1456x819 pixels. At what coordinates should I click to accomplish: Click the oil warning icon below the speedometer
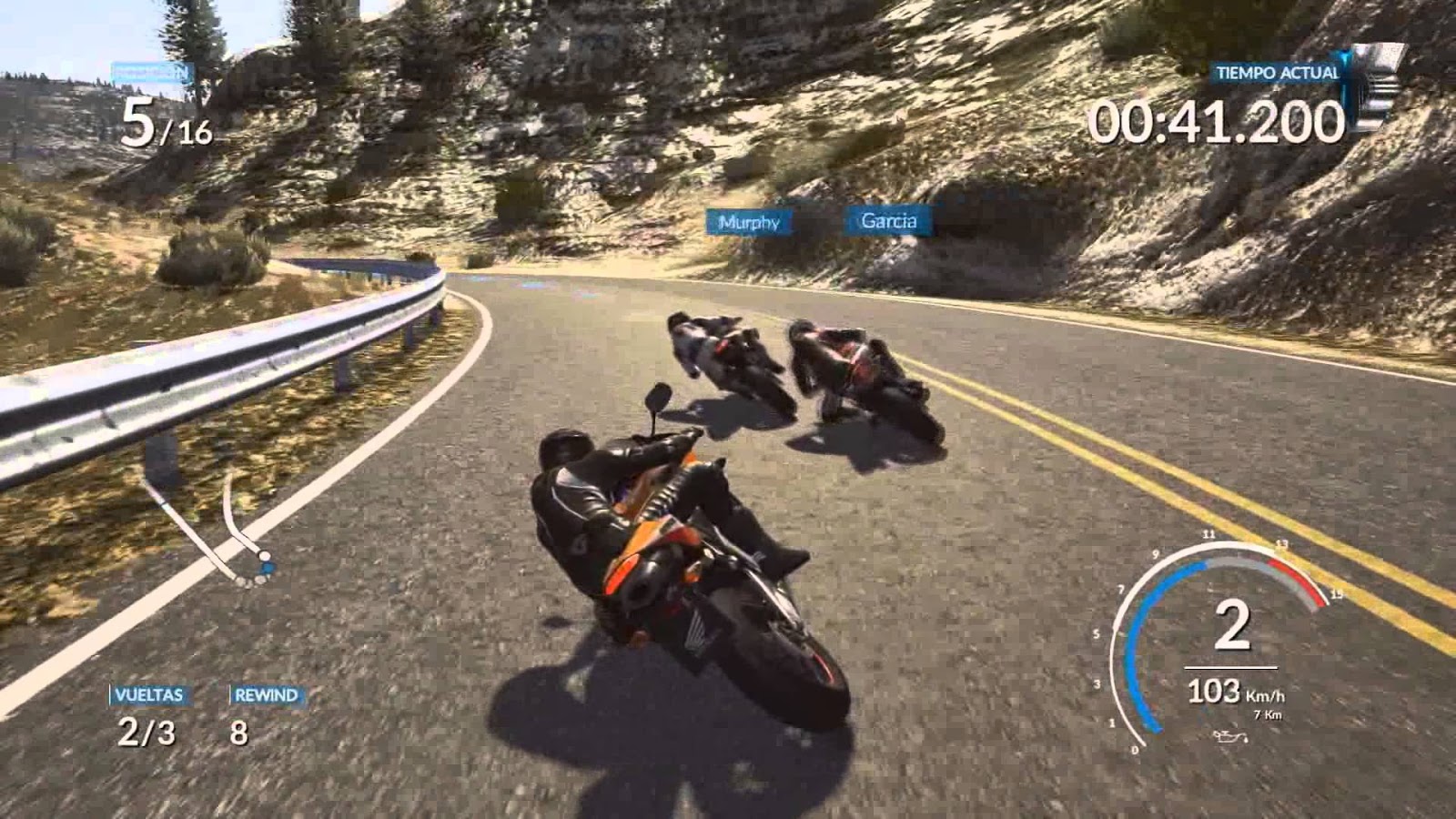tap(1230, 737)
